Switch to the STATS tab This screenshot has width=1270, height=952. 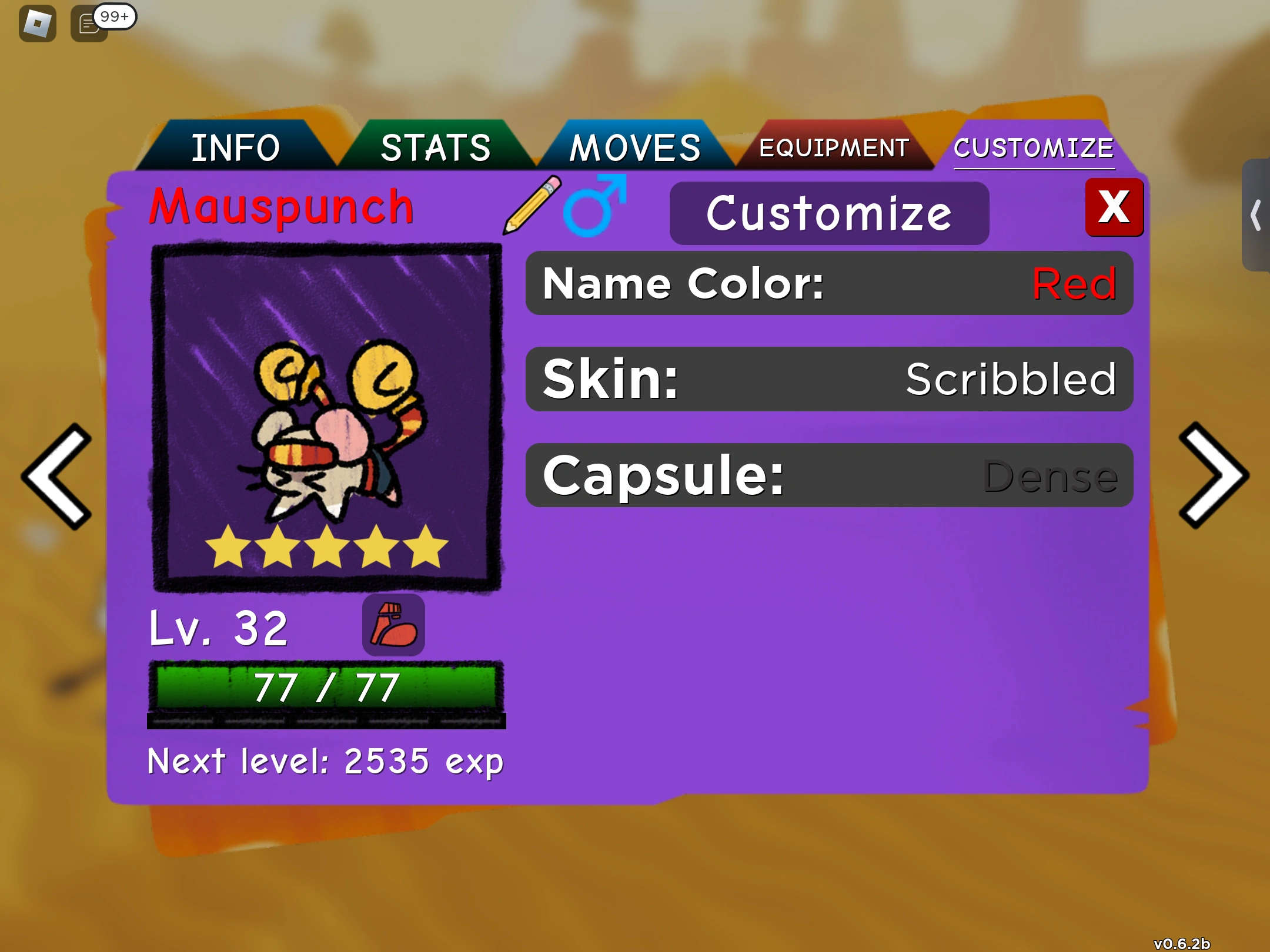point(436,147)
